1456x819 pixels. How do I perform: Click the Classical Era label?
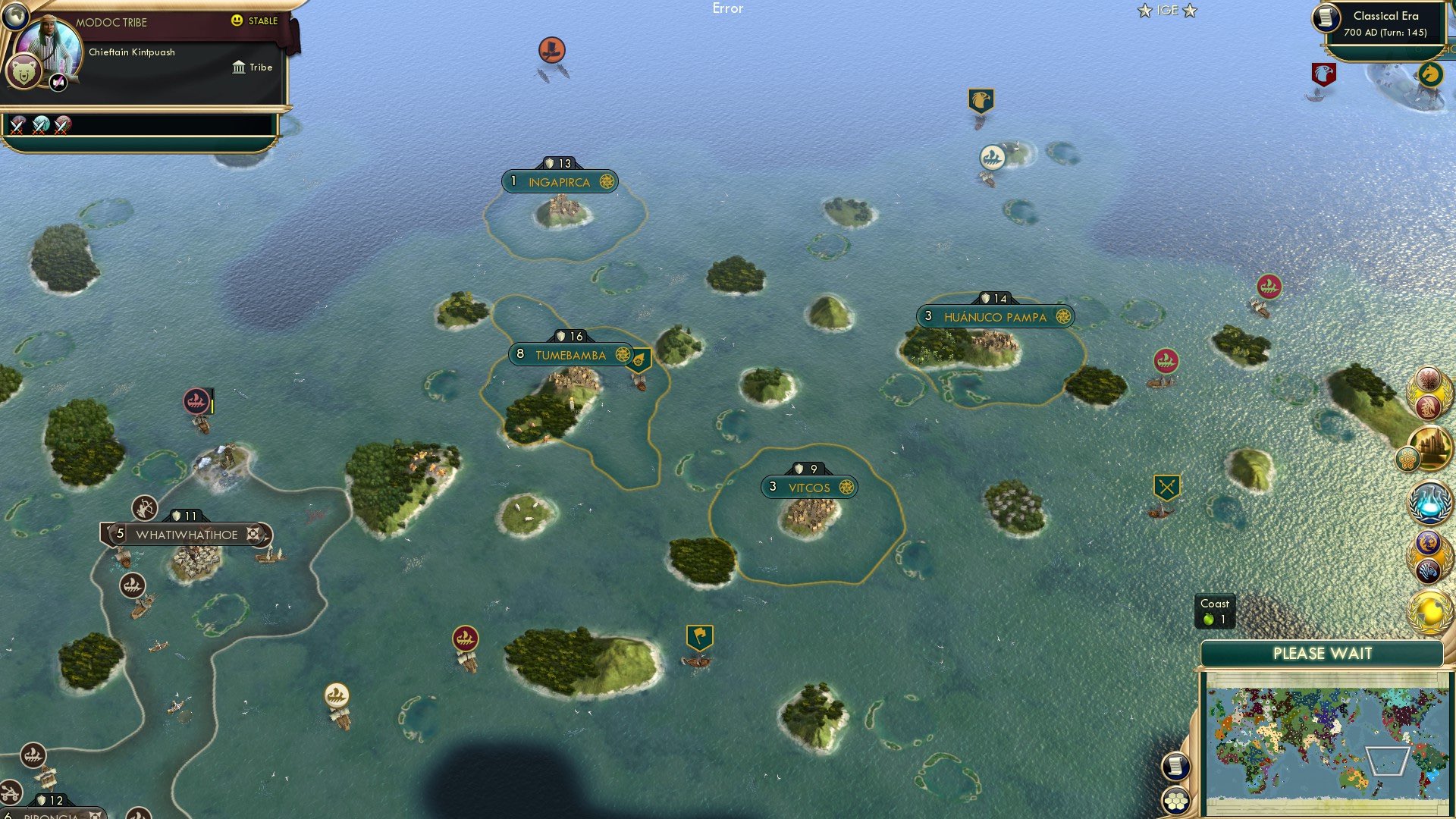1388,16
